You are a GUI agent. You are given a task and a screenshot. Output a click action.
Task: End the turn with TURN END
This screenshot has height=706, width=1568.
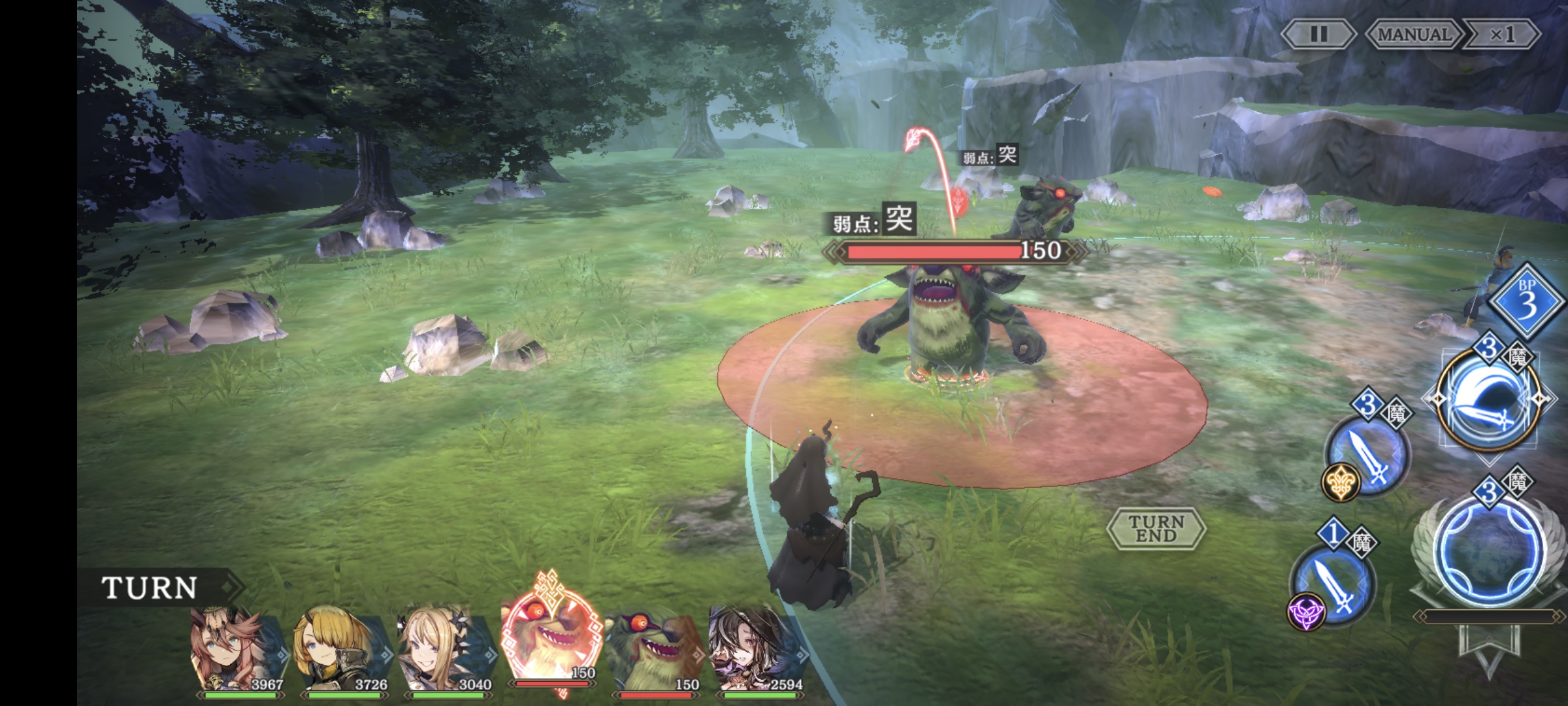coord(1156,528)
